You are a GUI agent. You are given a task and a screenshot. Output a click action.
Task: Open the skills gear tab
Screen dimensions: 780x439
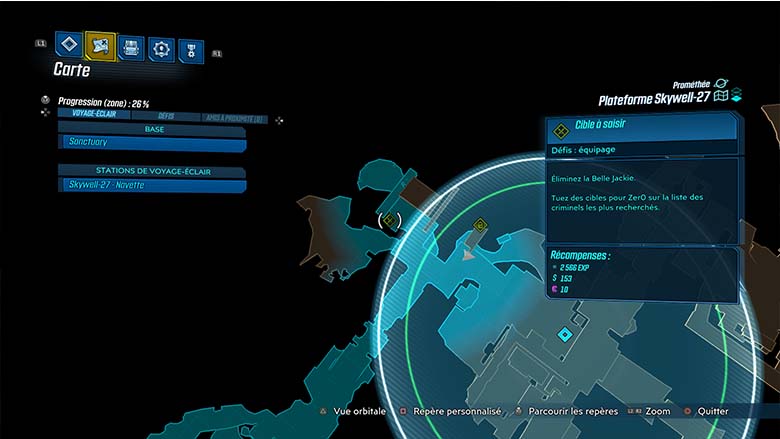[161, 48]
